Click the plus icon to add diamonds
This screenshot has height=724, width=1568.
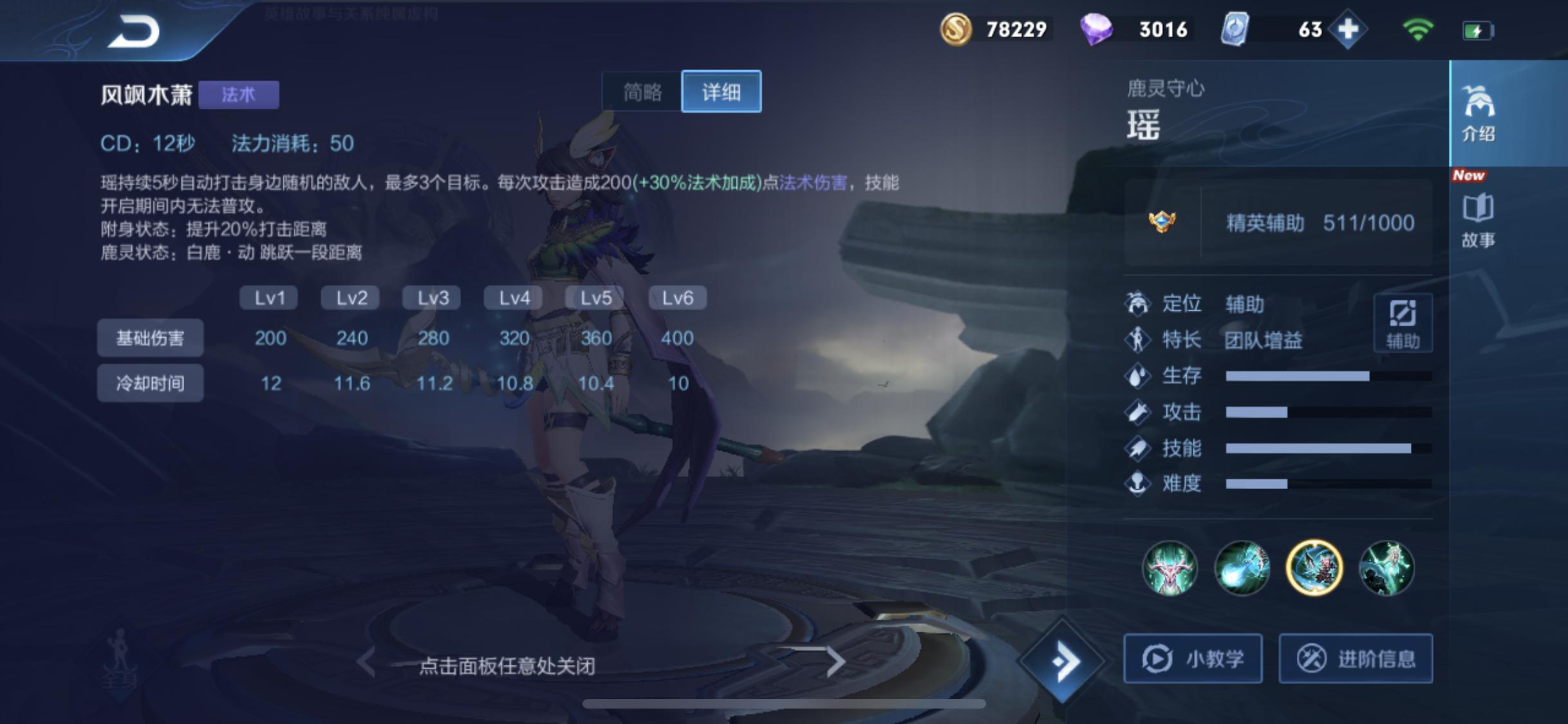tap(1350, 28)
